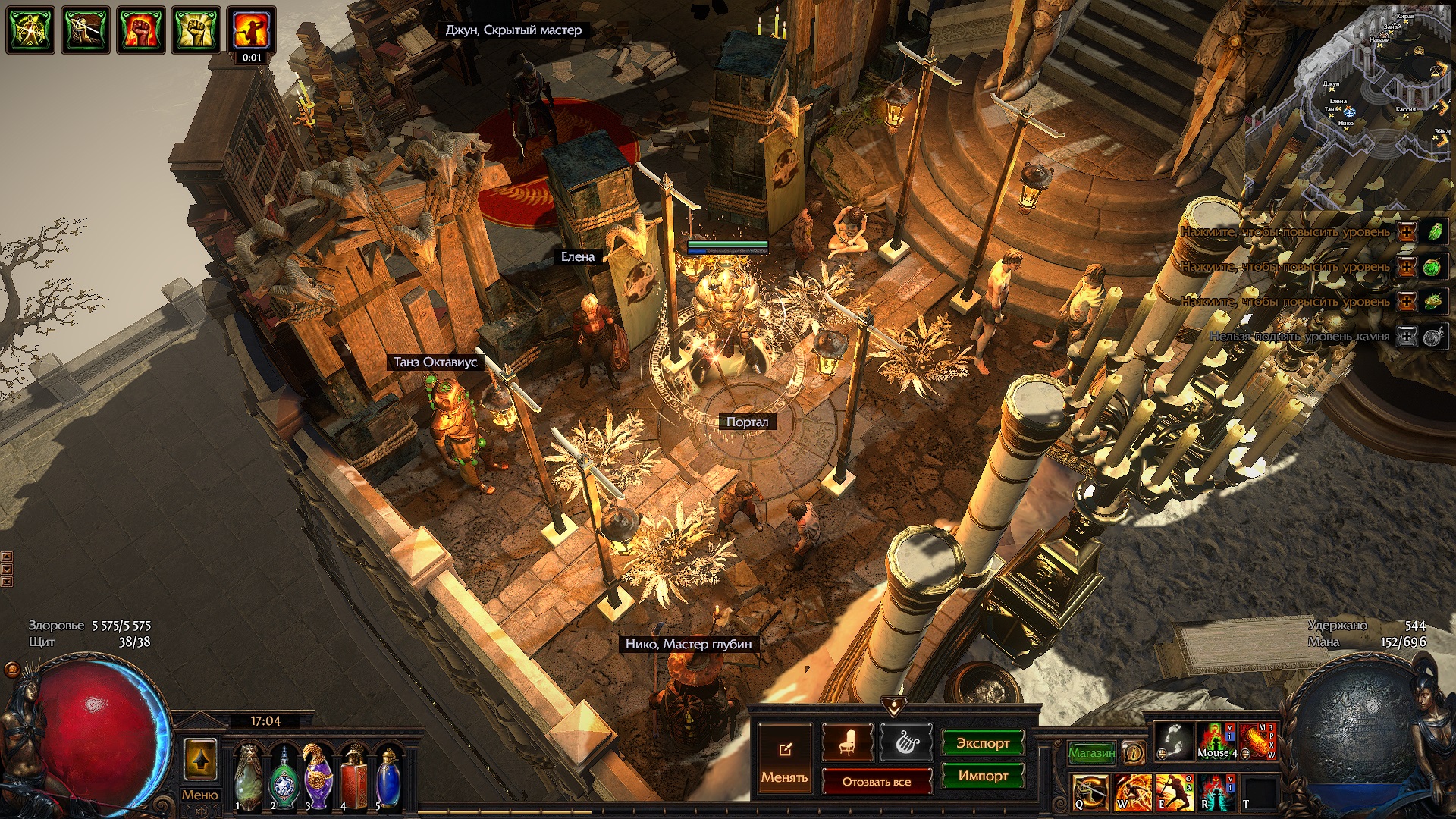Collapse the hideout panel with arrow toggle
1456x819 pixels.
[x=894, y=707]
